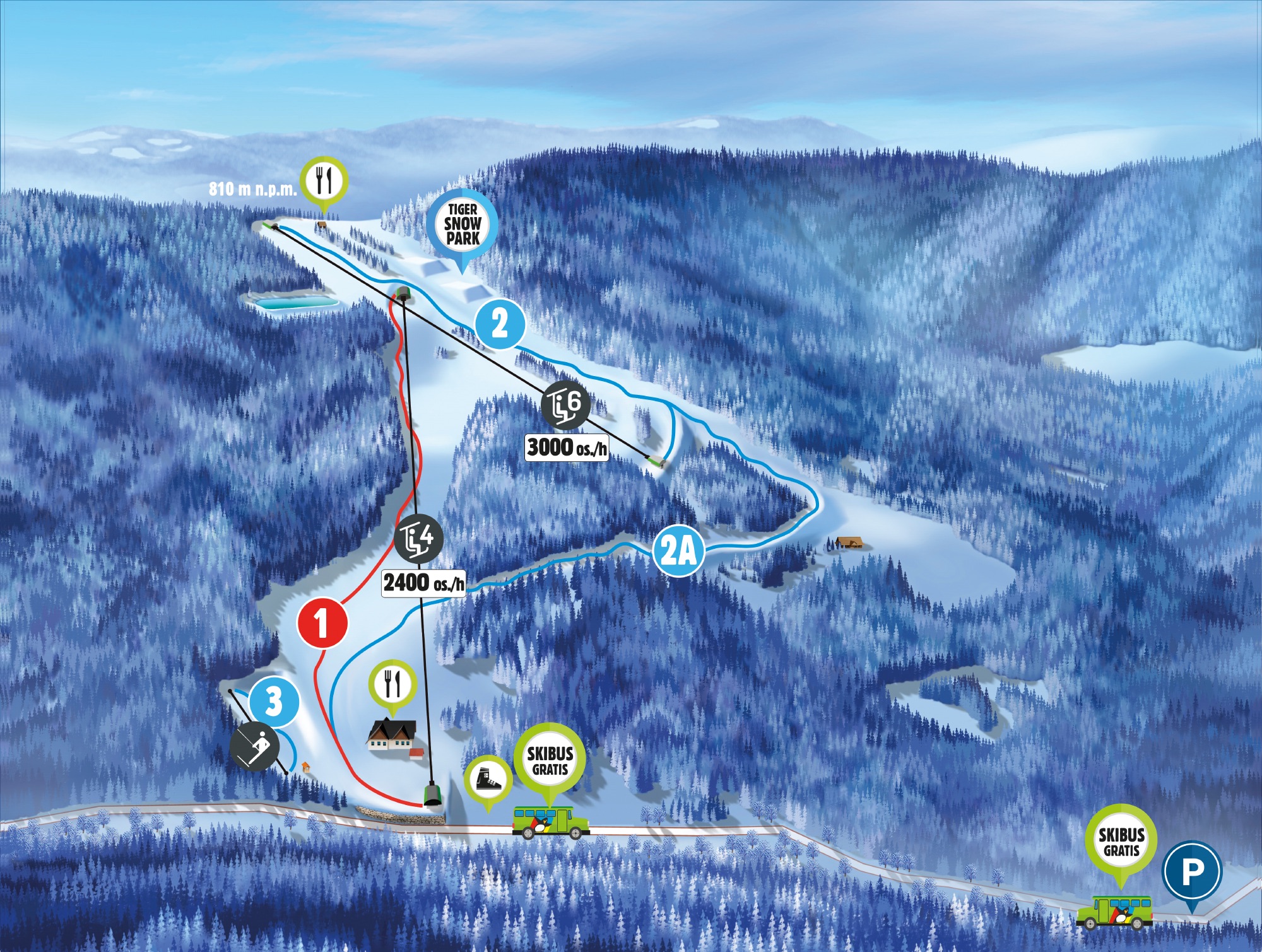Select the parking P marker
The height and width of the screenshot is (952, 1262).
click(x=1192, y=873)
